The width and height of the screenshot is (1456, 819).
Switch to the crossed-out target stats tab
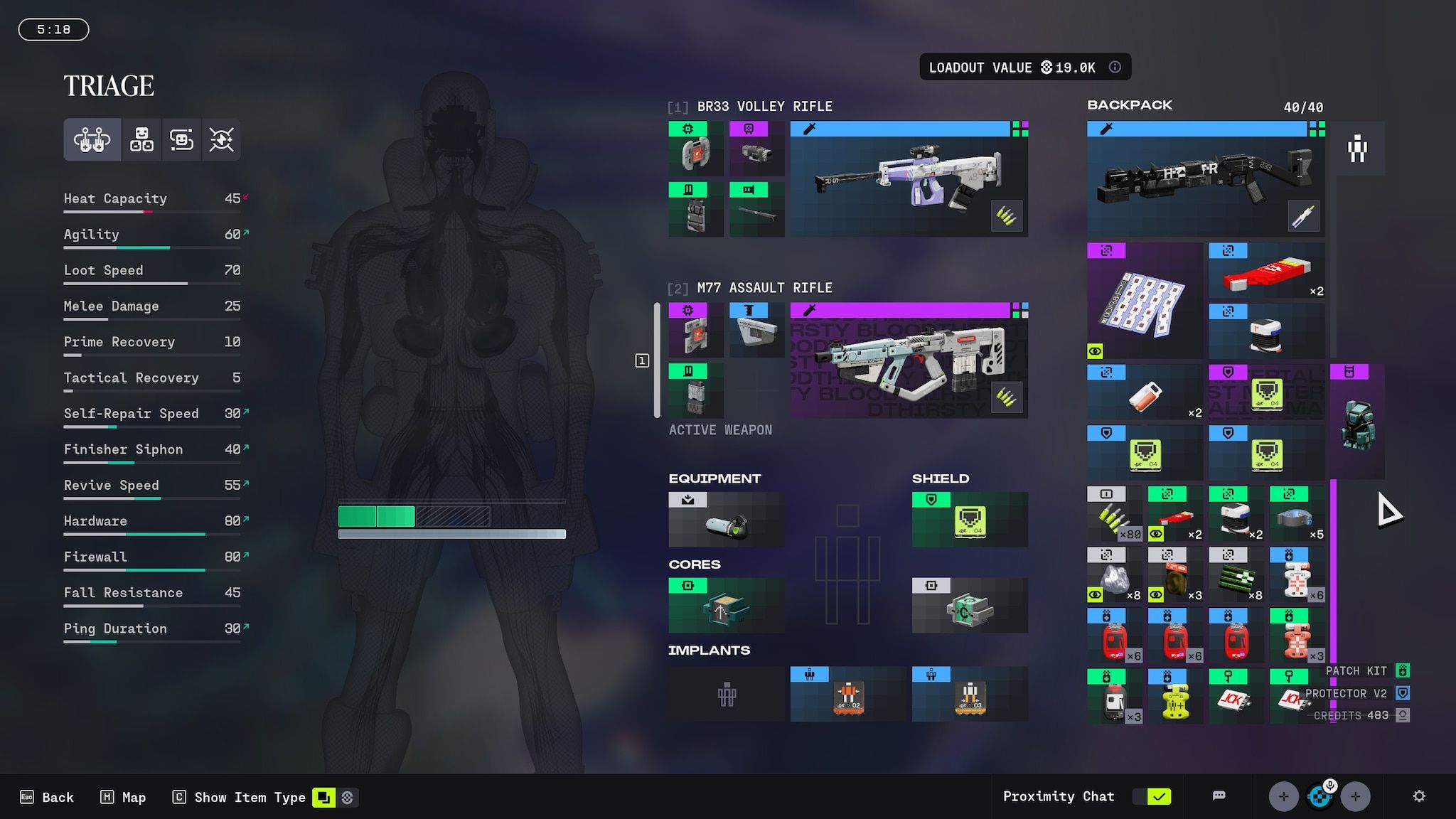(221, 139)
